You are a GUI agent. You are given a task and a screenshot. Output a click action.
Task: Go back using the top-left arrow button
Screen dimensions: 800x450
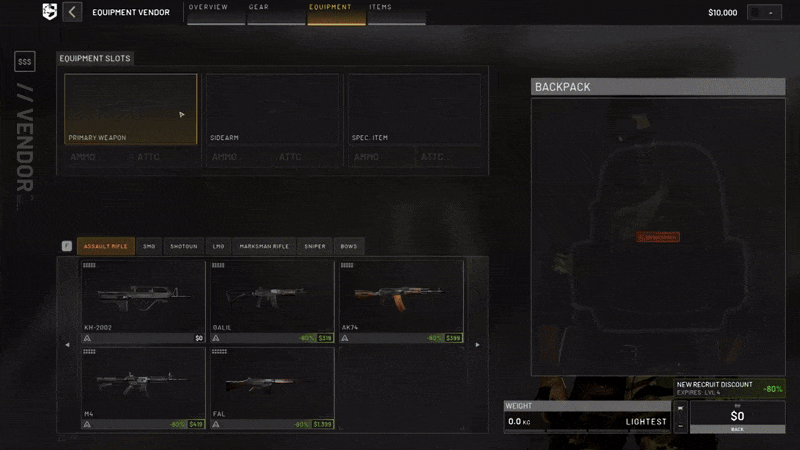coord(72,12)
